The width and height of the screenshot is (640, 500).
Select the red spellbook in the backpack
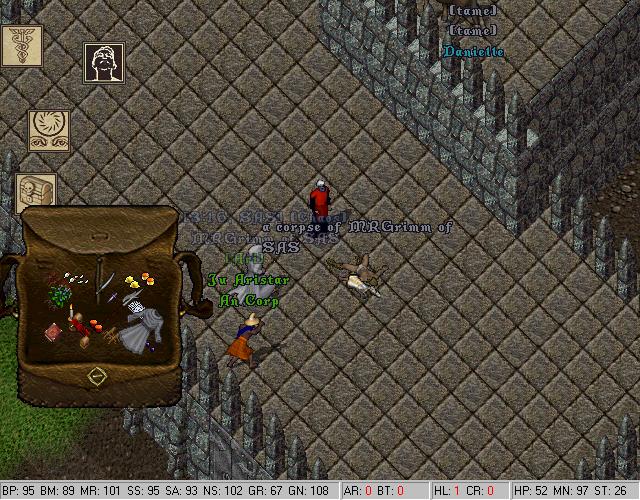[54, 331]
